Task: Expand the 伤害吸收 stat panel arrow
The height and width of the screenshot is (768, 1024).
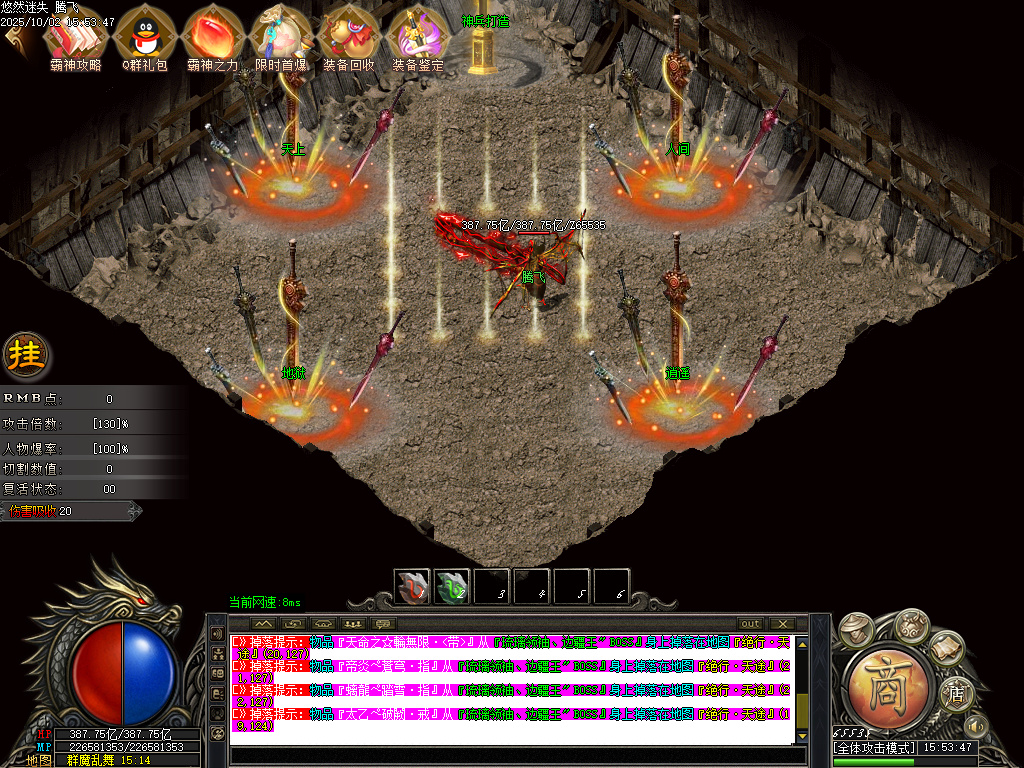Action: pos(135,511)
